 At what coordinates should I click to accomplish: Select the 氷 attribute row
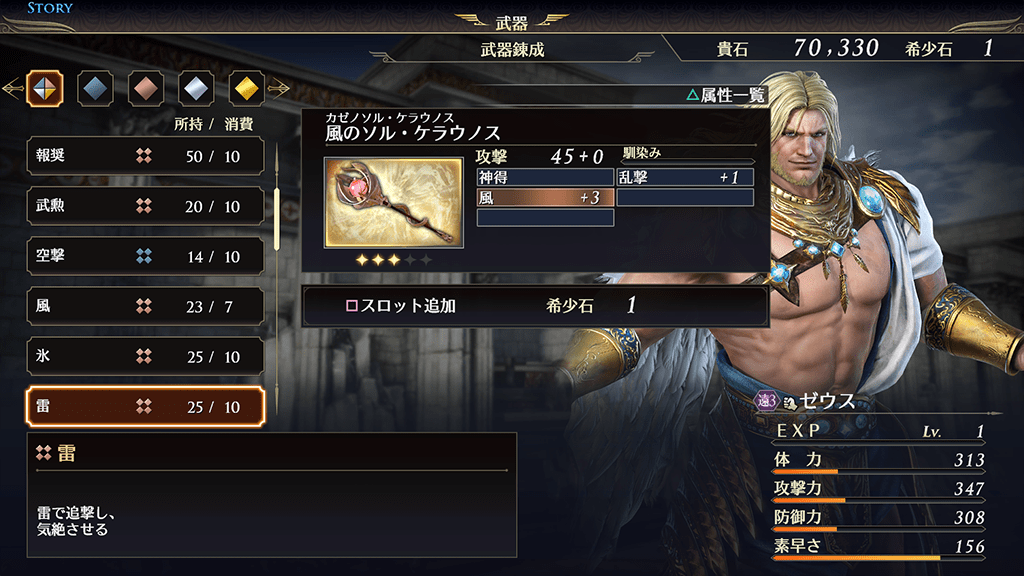point(145,356)
